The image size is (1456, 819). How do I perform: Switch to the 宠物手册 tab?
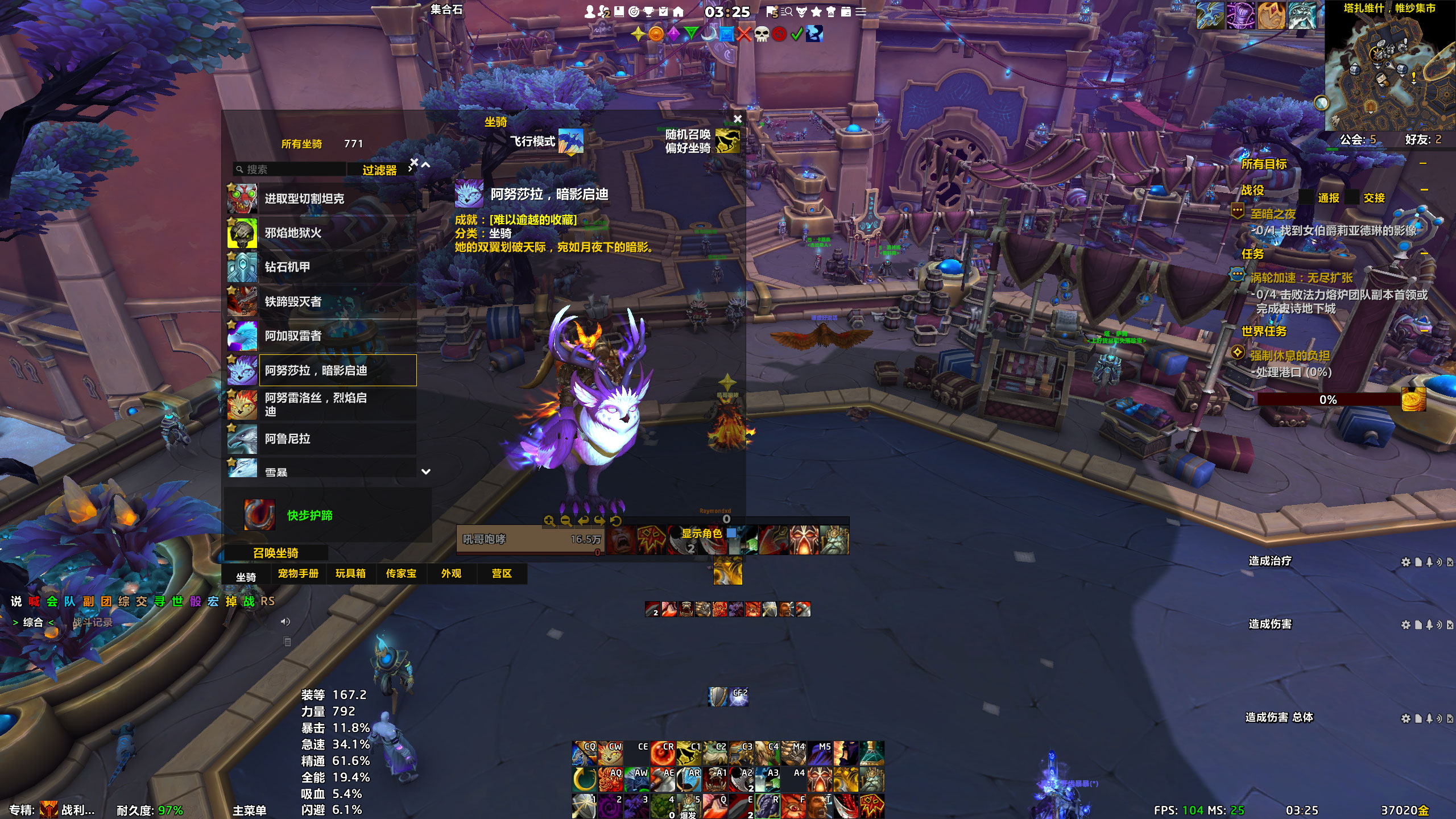(x=298, y=574)
